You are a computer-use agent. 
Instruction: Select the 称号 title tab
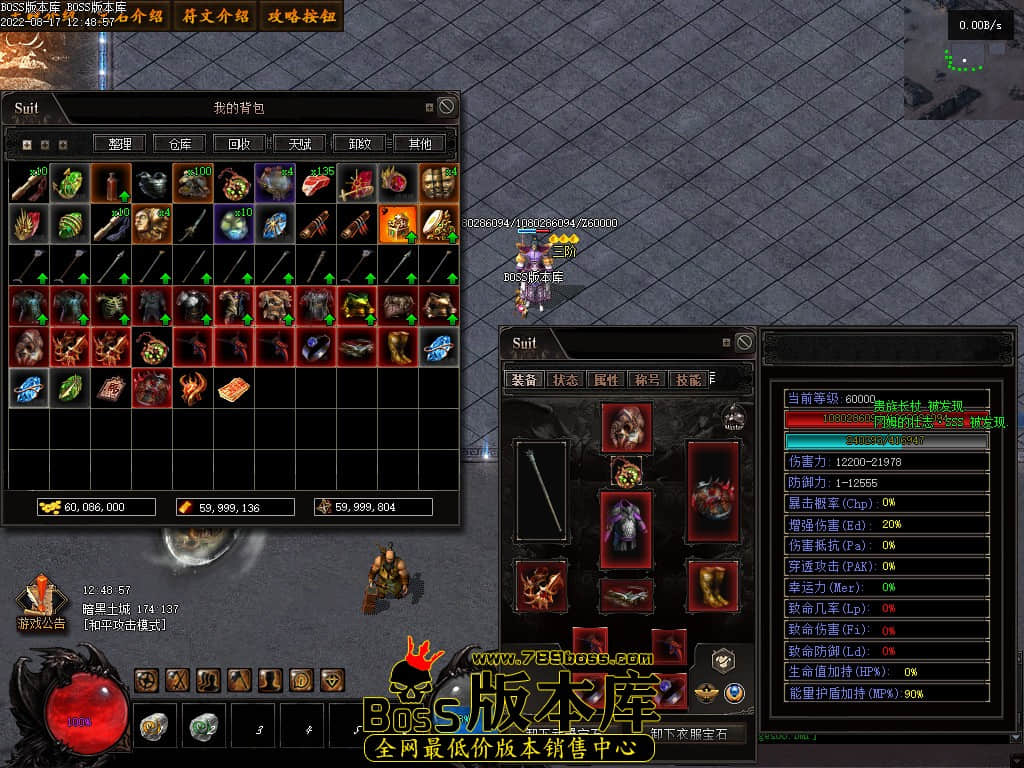[646, 380]
